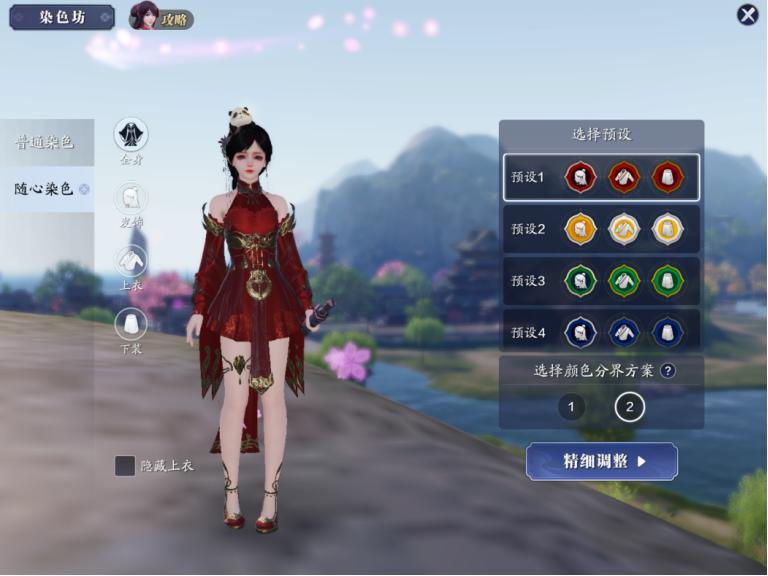Select the 全身 full-body icon
Screen dimensions: 768x576
(131, 135)
